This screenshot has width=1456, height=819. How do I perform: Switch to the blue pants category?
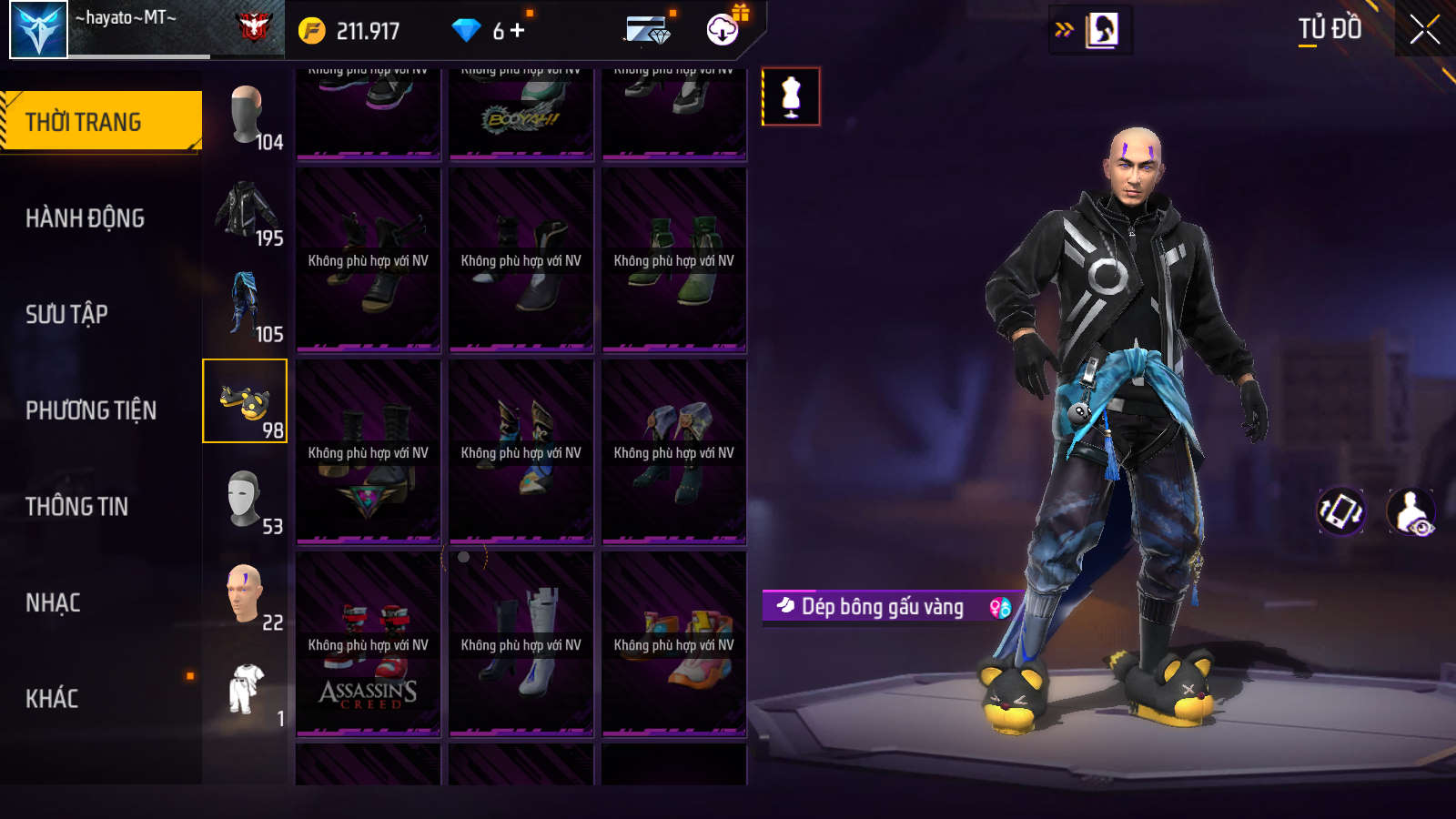click(x=246, y=307)
